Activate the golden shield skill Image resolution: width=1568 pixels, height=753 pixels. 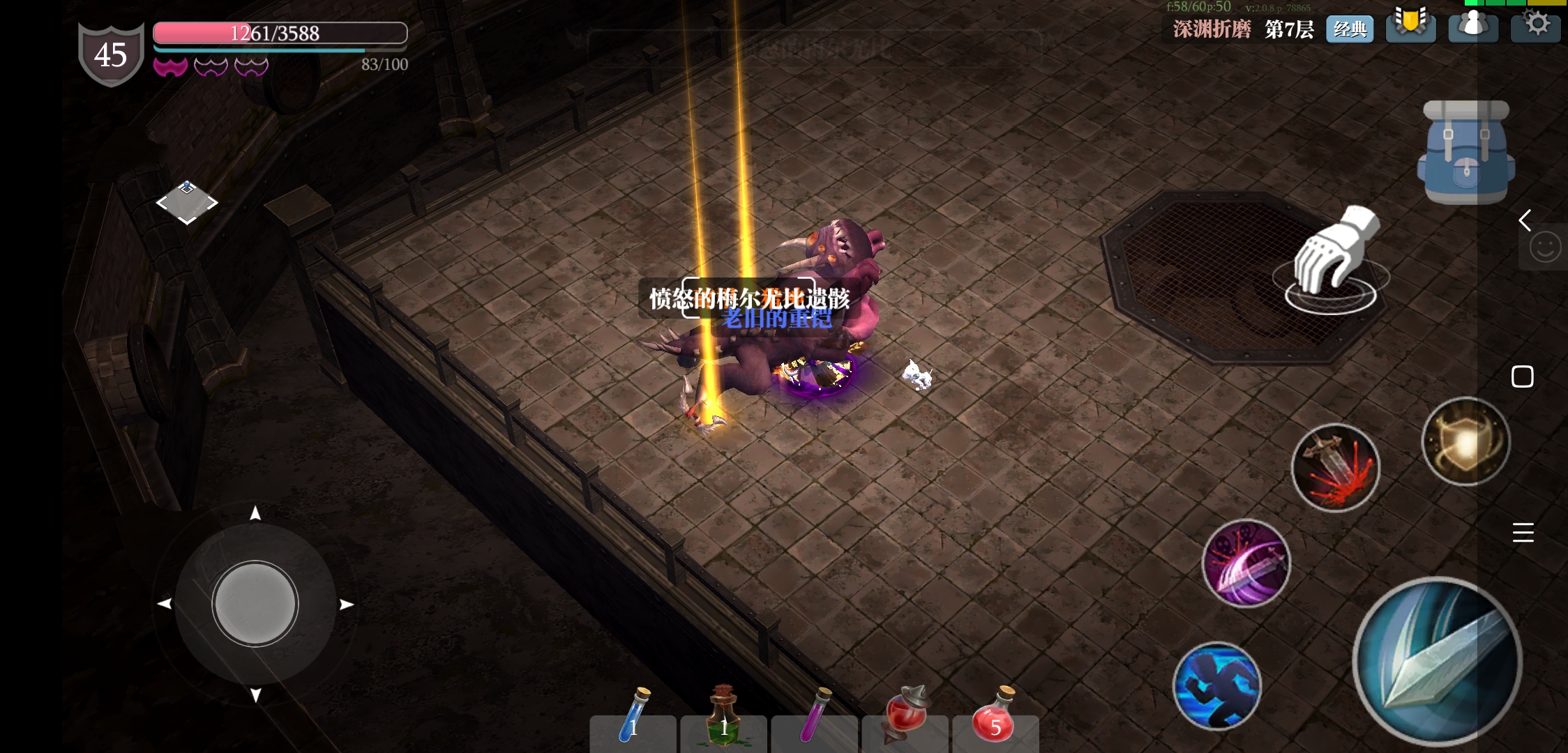(1465, 441)
